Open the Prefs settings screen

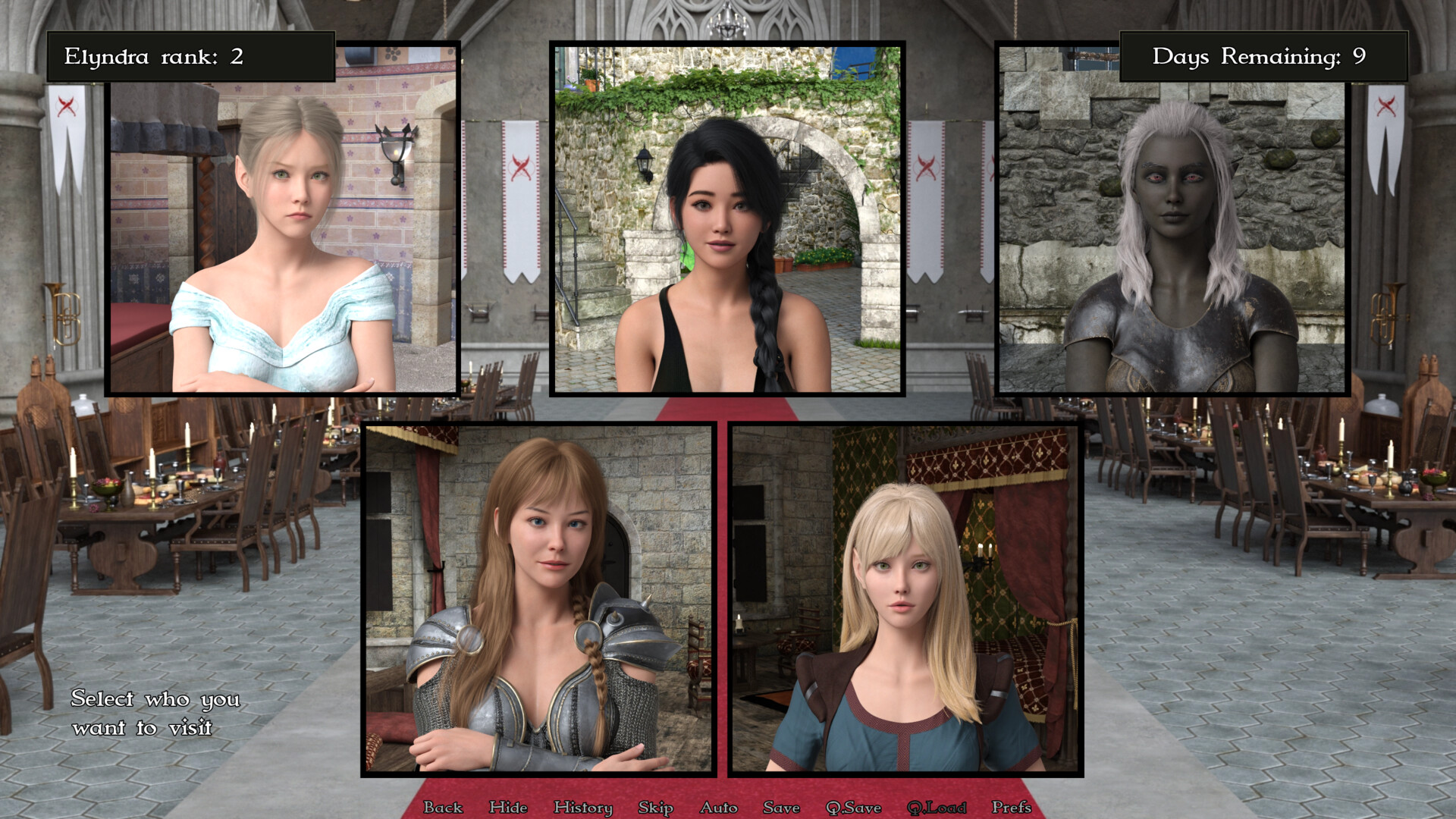tap(1013, 808)
